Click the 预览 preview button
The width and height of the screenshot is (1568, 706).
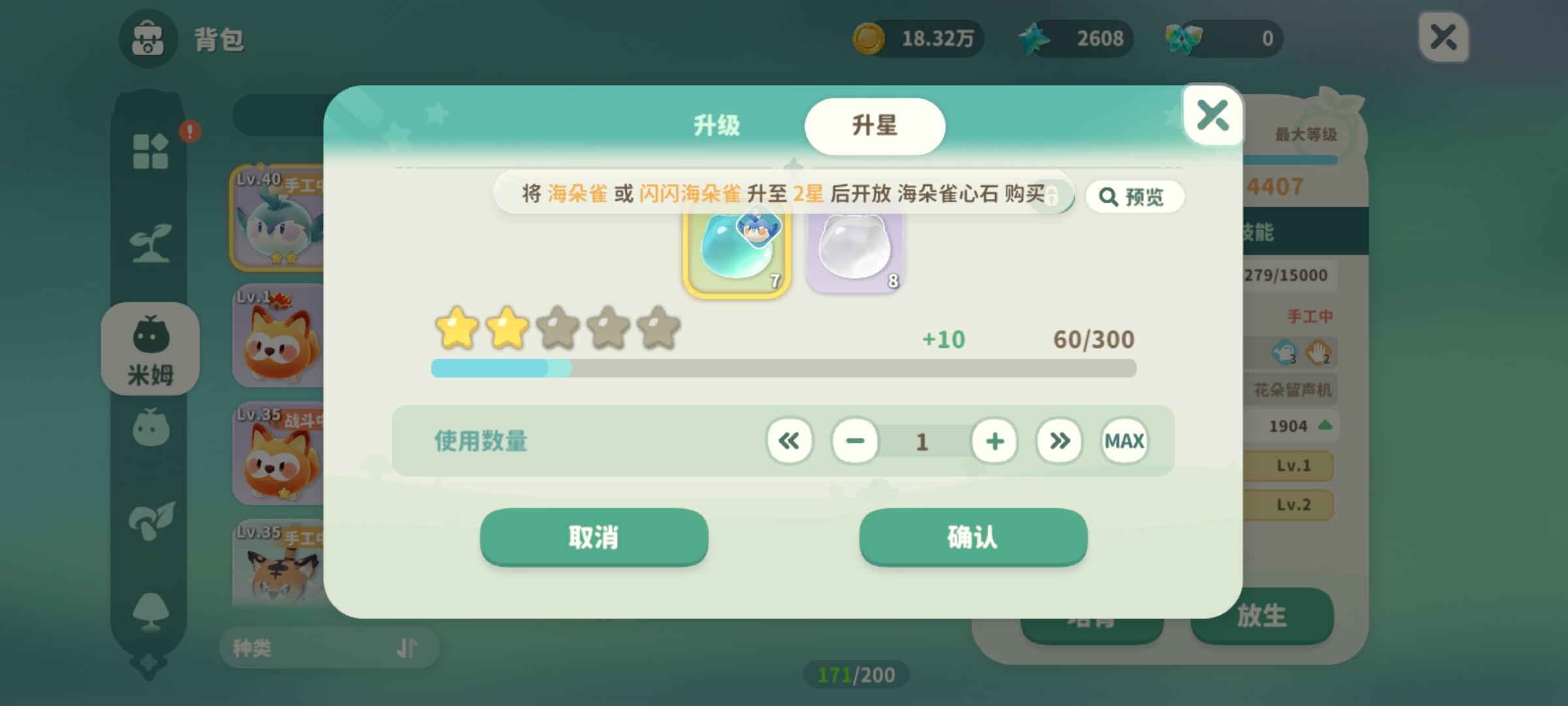point(1135,197)
